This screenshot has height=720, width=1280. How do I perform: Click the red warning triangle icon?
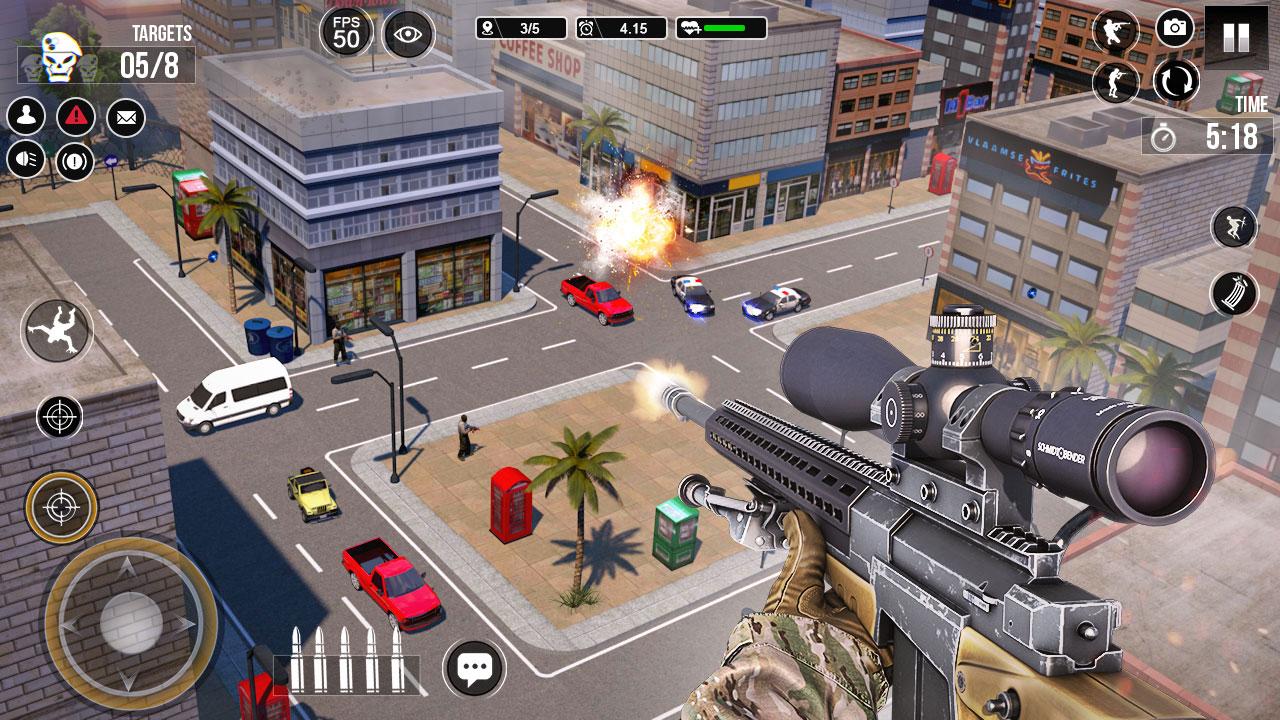pos(76,117)
